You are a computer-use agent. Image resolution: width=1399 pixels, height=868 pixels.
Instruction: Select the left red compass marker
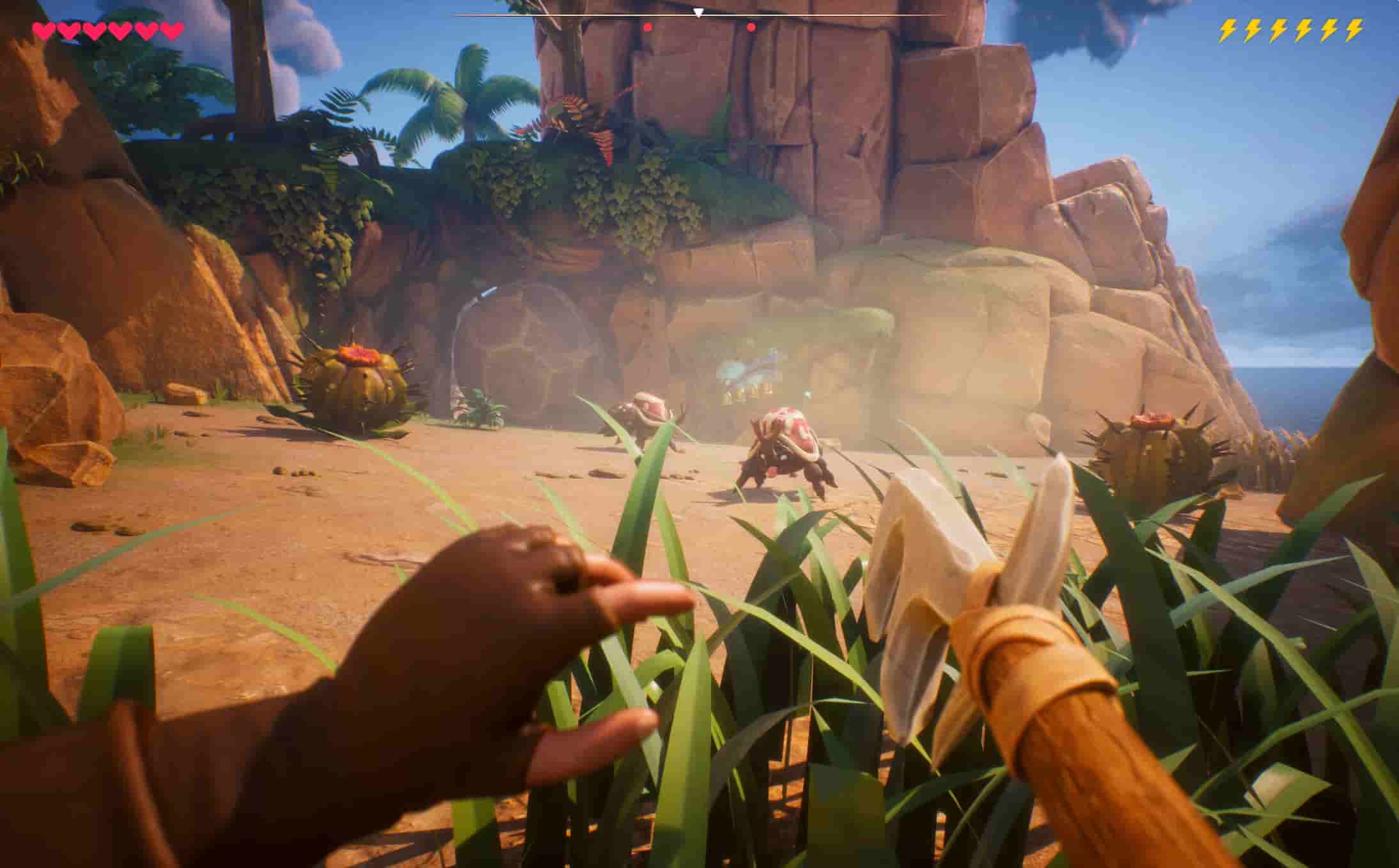(648, 27)
